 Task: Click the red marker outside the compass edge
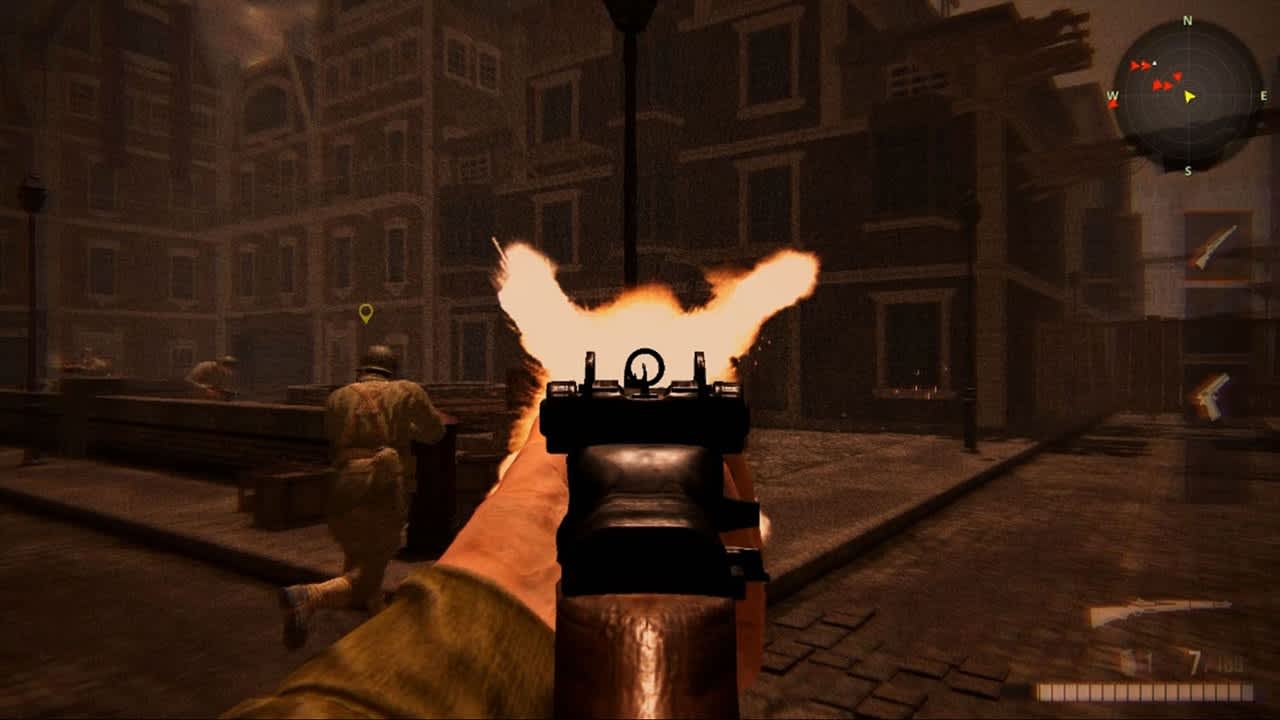coord(1112,104)
